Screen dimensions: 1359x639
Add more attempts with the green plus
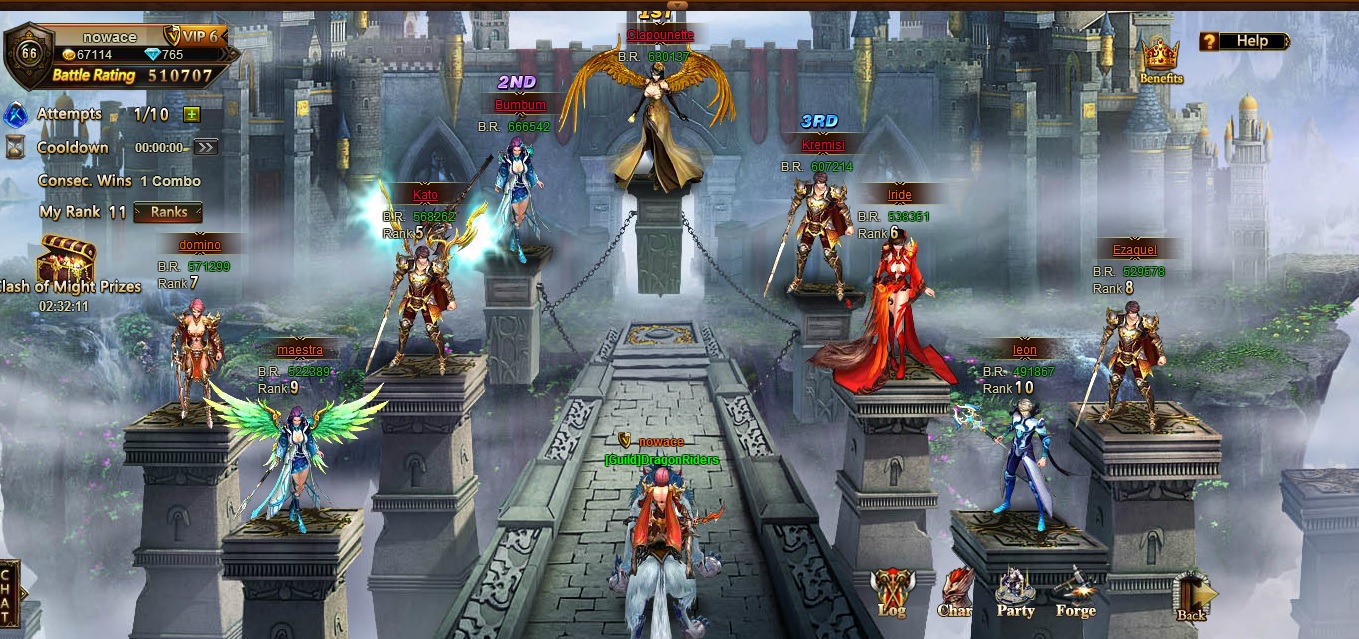191,114
